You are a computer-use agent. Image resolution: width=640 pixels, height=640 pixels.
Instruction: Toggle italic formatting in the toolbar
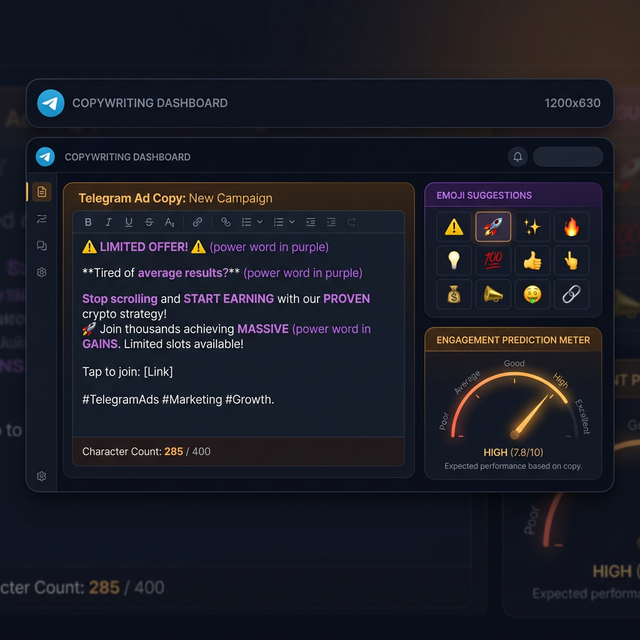tap(108, 222)
